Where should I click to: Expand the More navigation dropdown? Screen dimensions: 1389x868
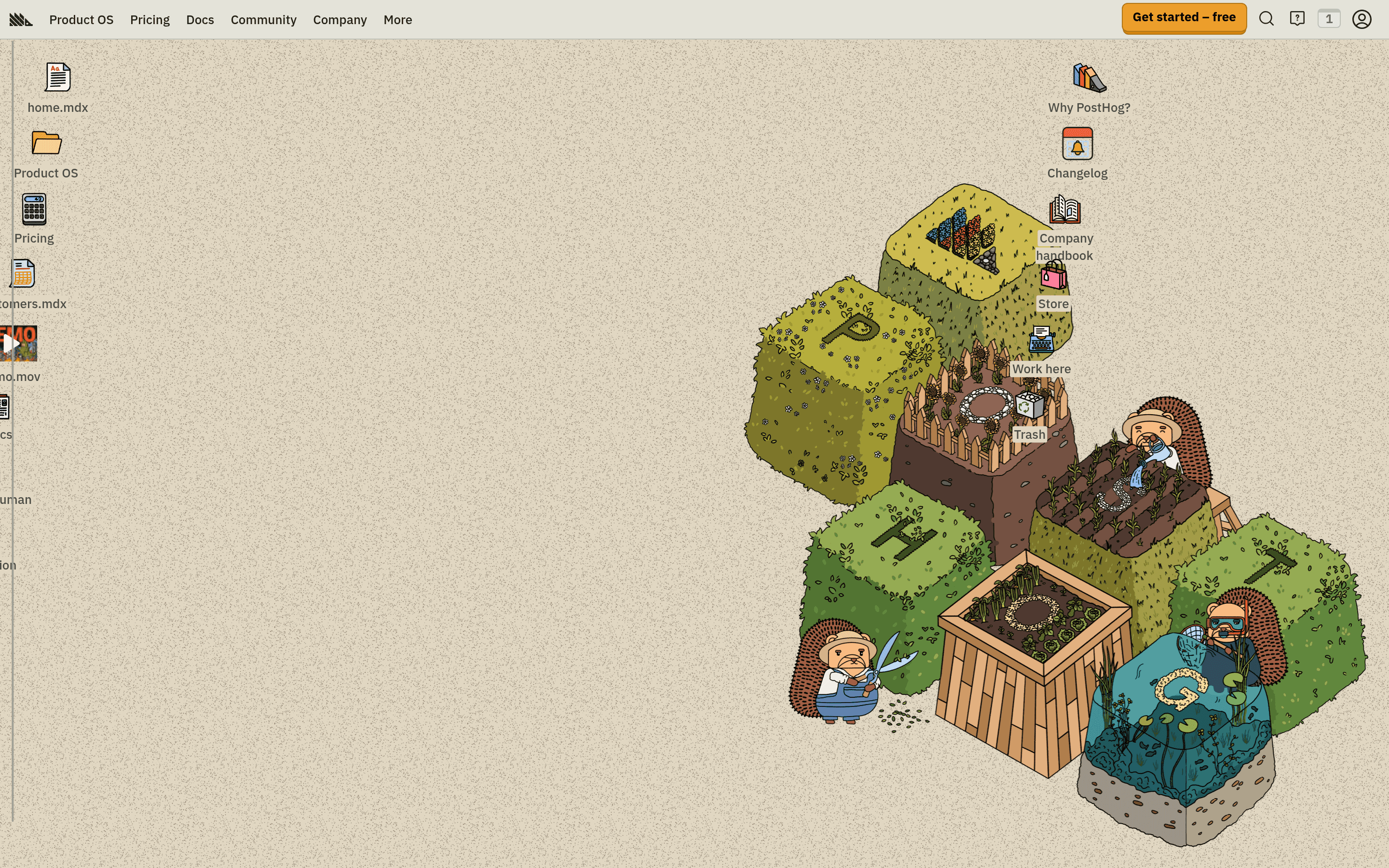397,19
